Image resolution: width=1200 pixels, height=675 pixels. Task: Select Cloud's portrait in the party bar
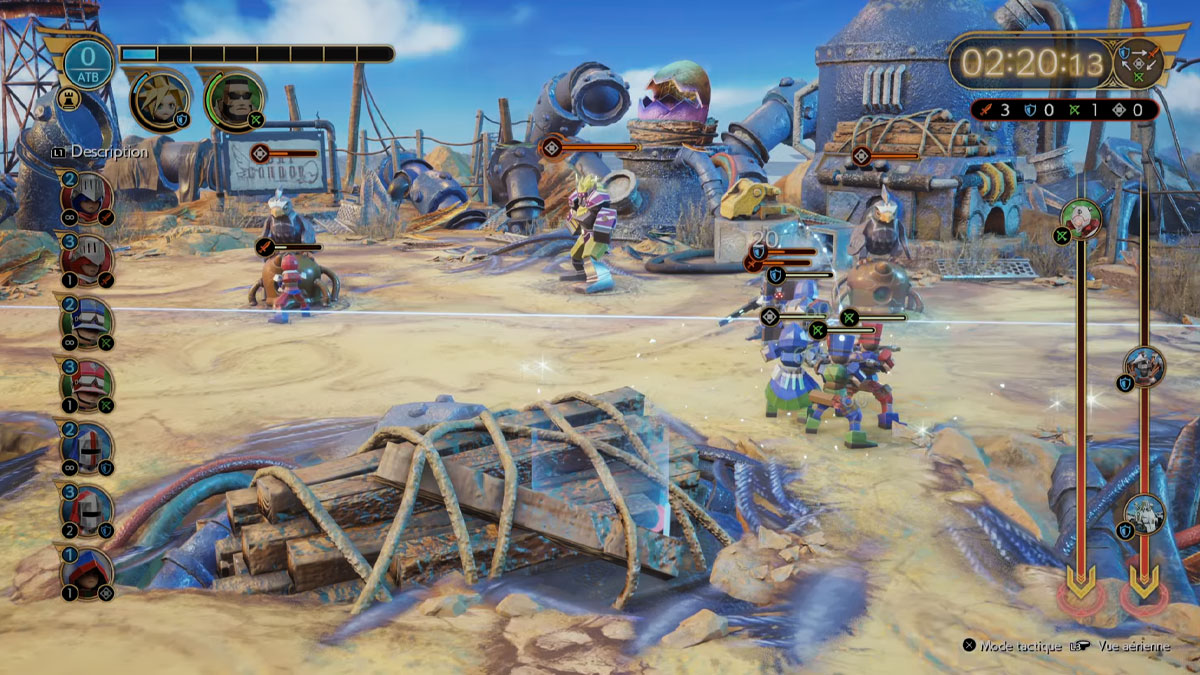click(x=160, y=101)
